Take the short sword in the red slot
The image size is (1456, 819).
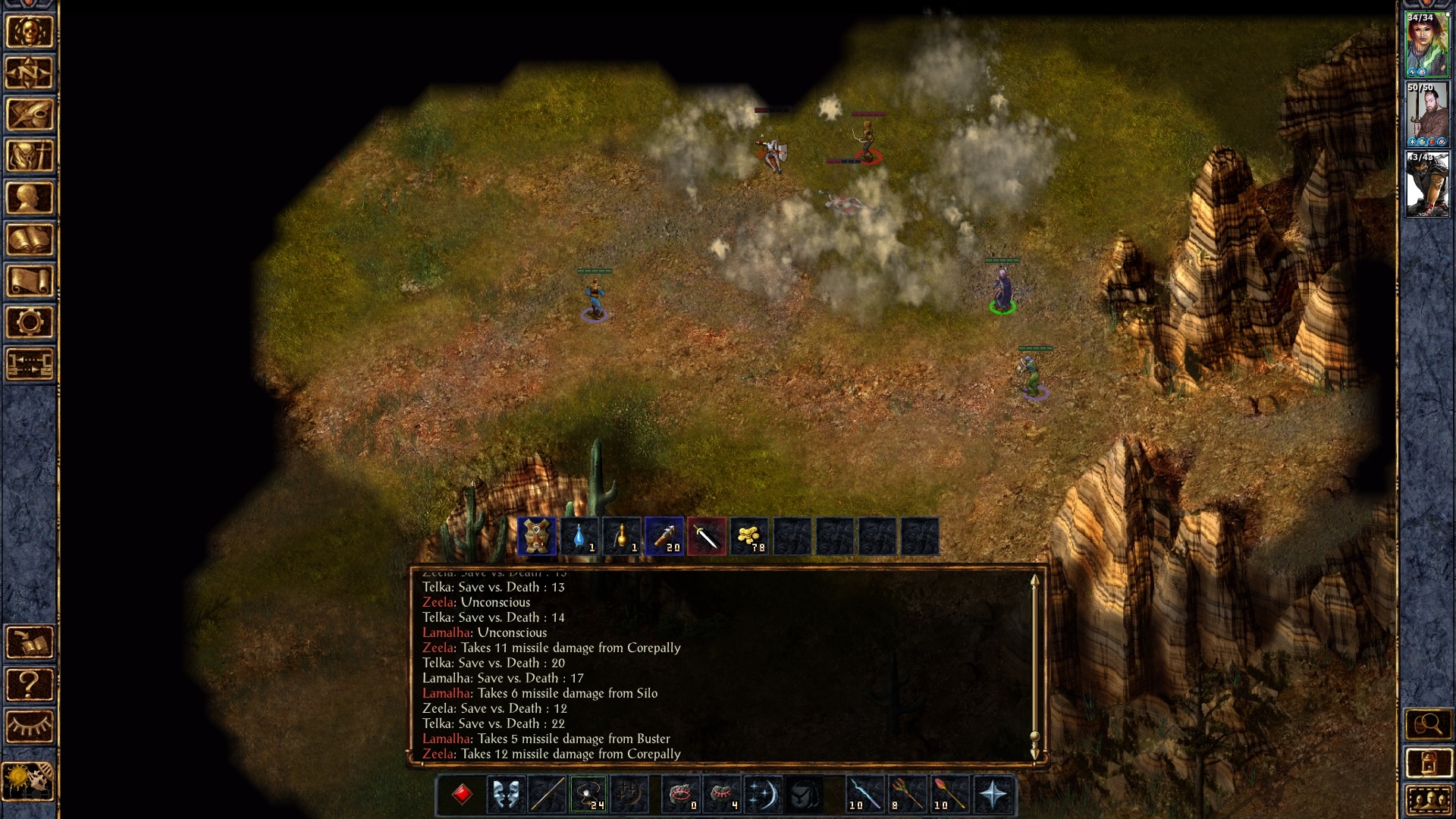coord(707,537)
